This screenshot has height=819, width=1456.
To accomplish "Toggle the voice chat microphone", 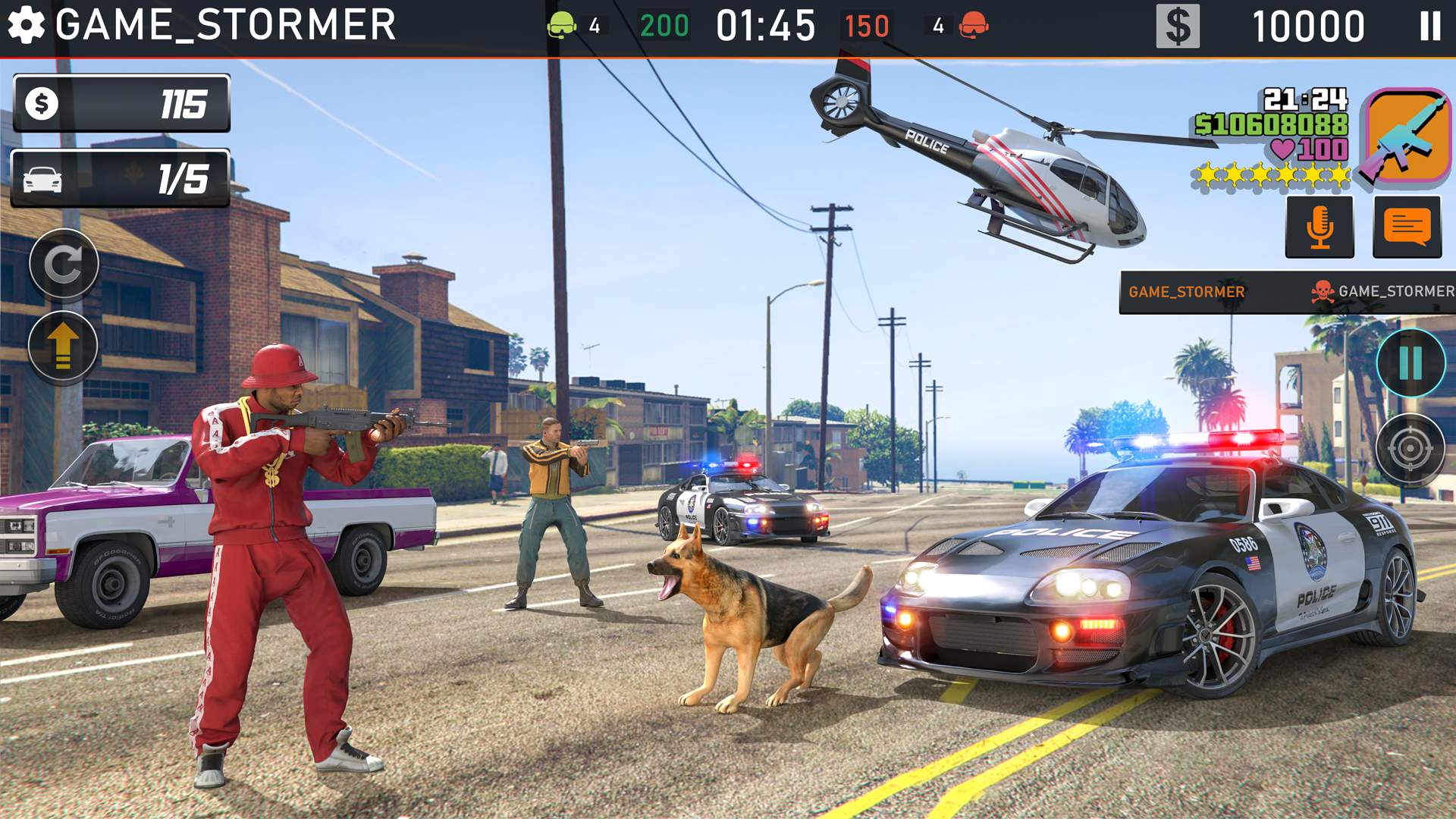I will point(1319,225).
